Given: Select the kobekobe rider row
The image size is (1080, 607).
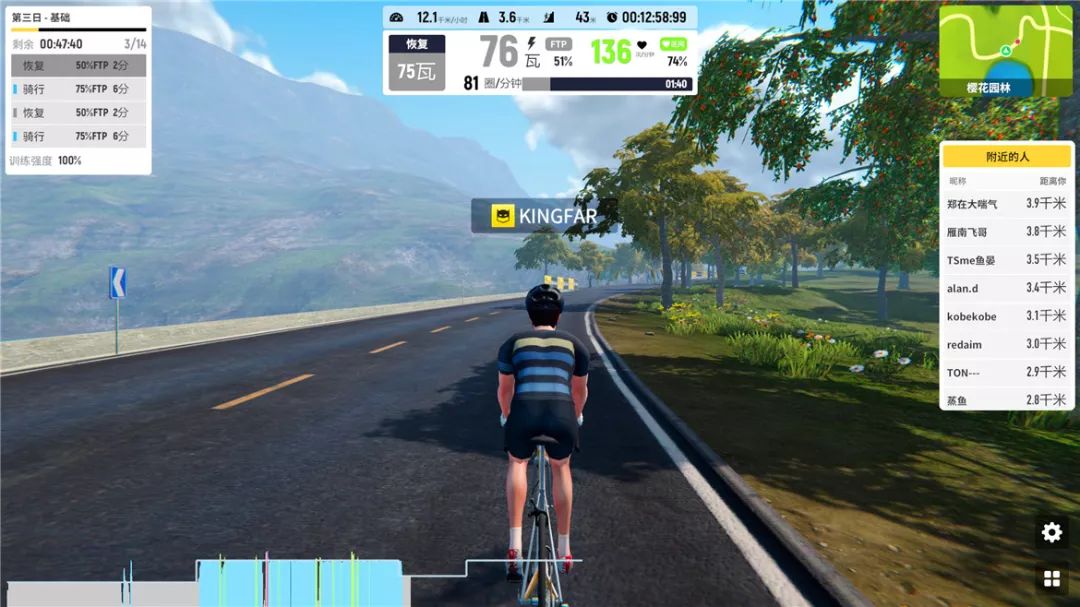Looking at the screenshot, I should 1006,316.
